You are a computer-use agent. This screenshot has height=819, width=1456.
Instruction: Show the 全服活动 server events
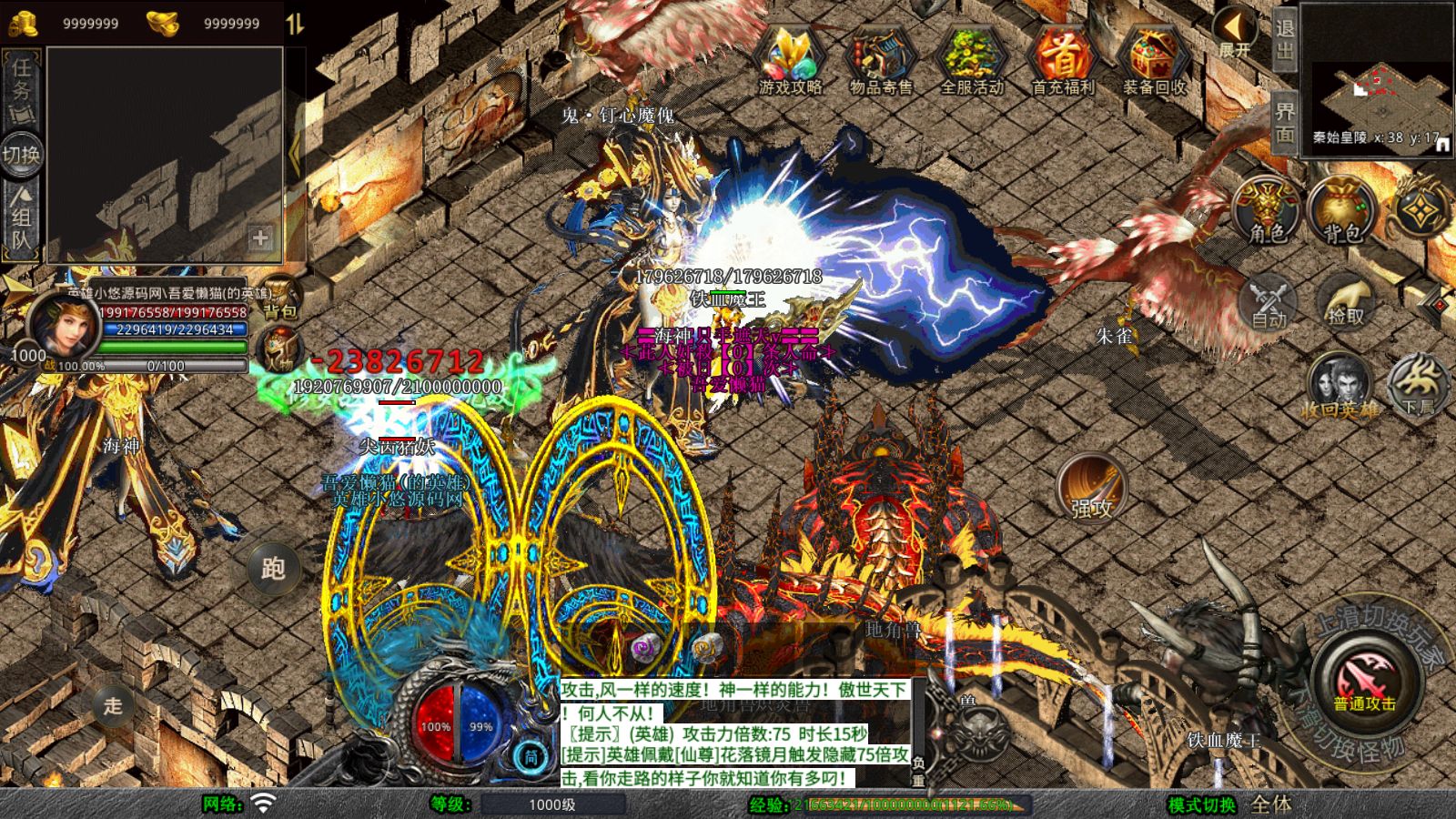coord(971,60)
